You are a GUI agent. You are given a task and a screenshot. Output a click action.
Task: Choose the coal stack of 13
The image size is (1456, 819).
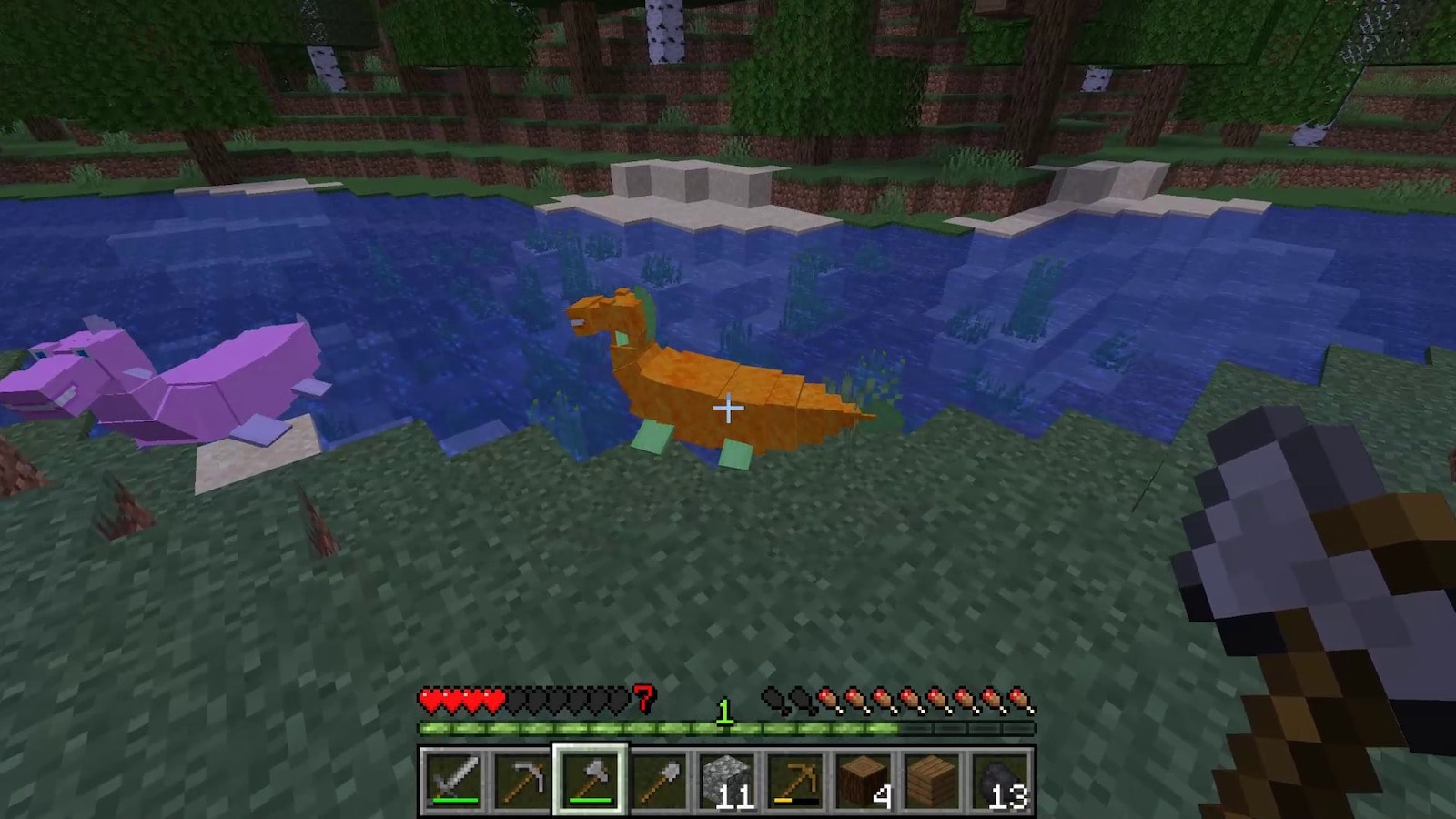coord(999,780)
